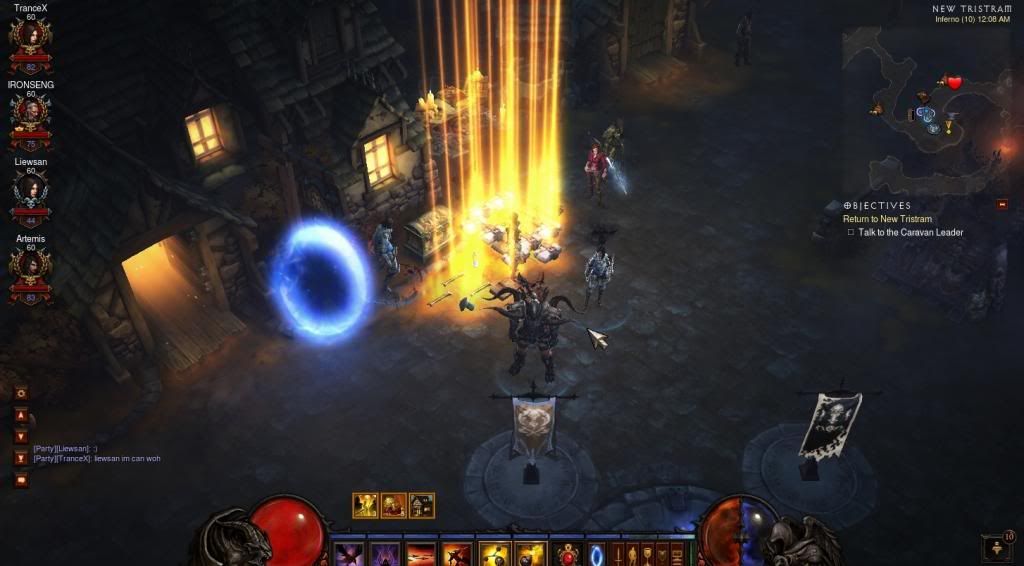
Task: Jump to bottom of chat log
Action: [x=21, y=458]
